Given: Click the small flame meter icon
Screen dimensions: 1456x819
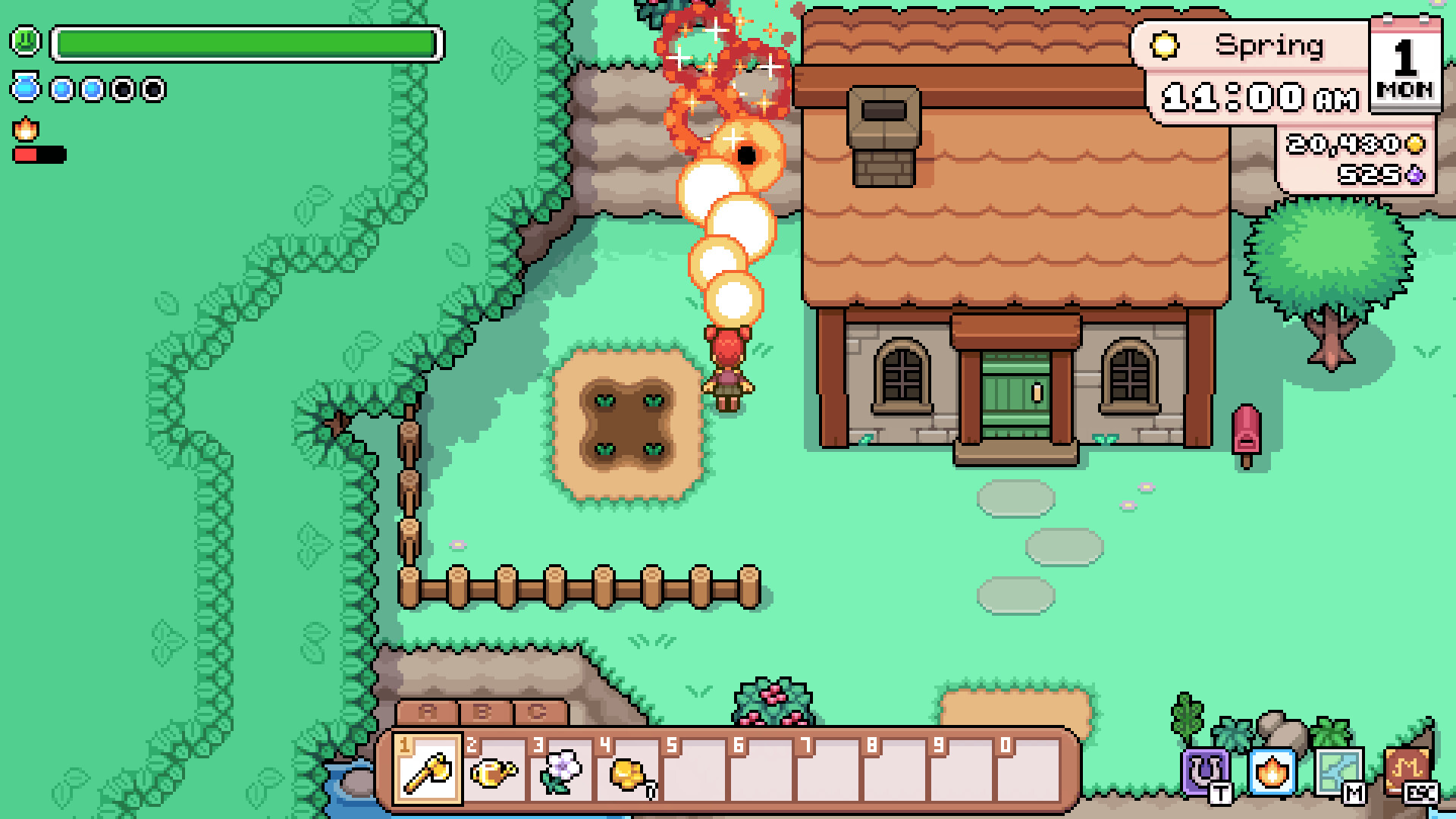Looking at the screenshot, I should click(25, 129).
